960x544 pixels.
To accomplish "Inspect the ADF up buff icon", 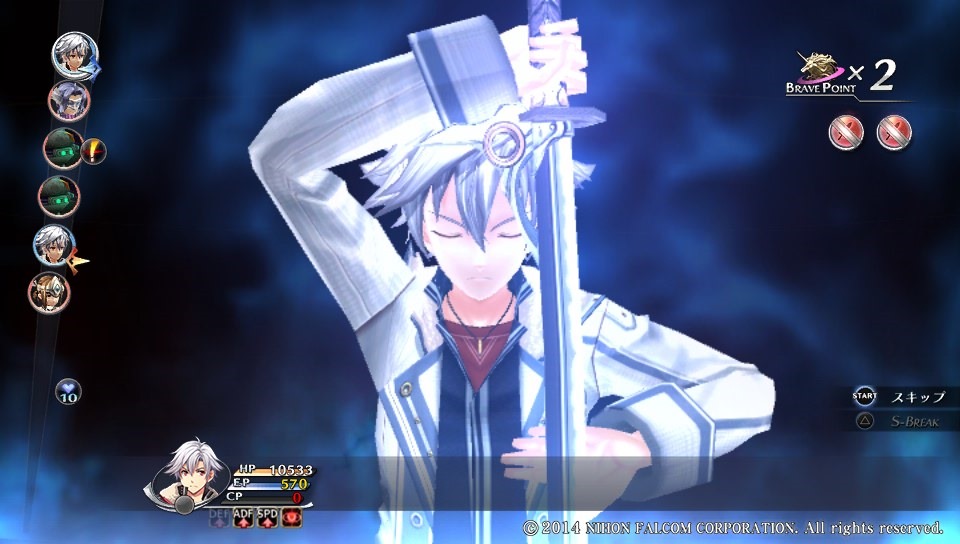I will [x=243, y=516].
